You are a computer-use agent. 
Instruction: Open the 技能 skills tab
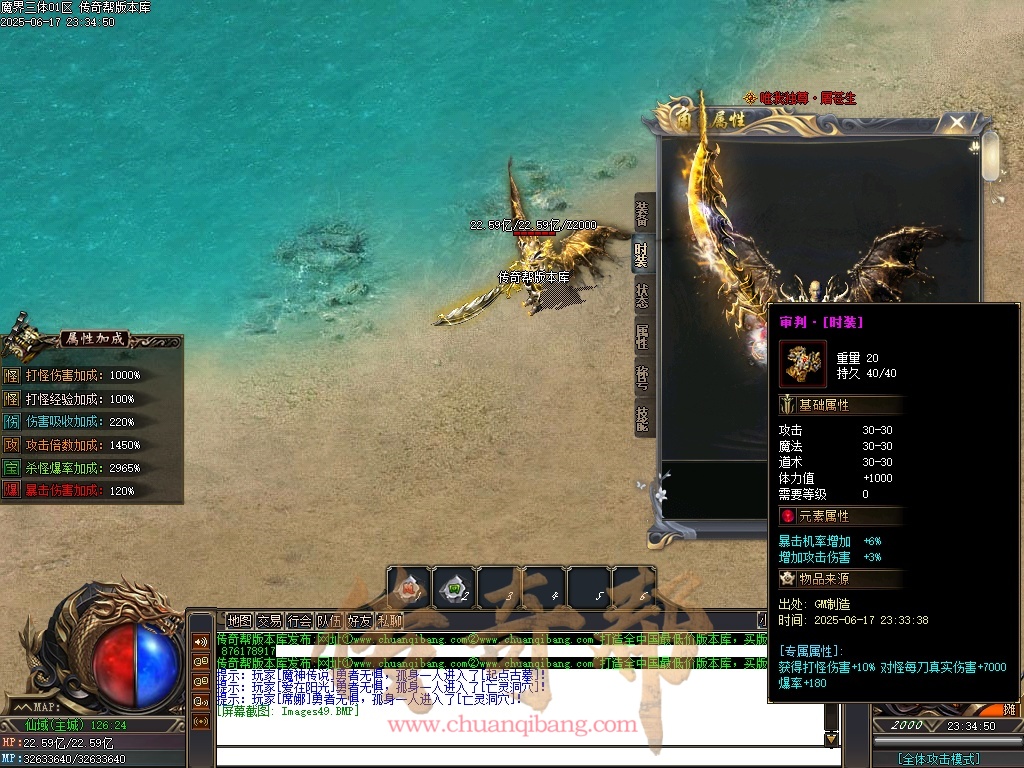click(x=643, y=417)
